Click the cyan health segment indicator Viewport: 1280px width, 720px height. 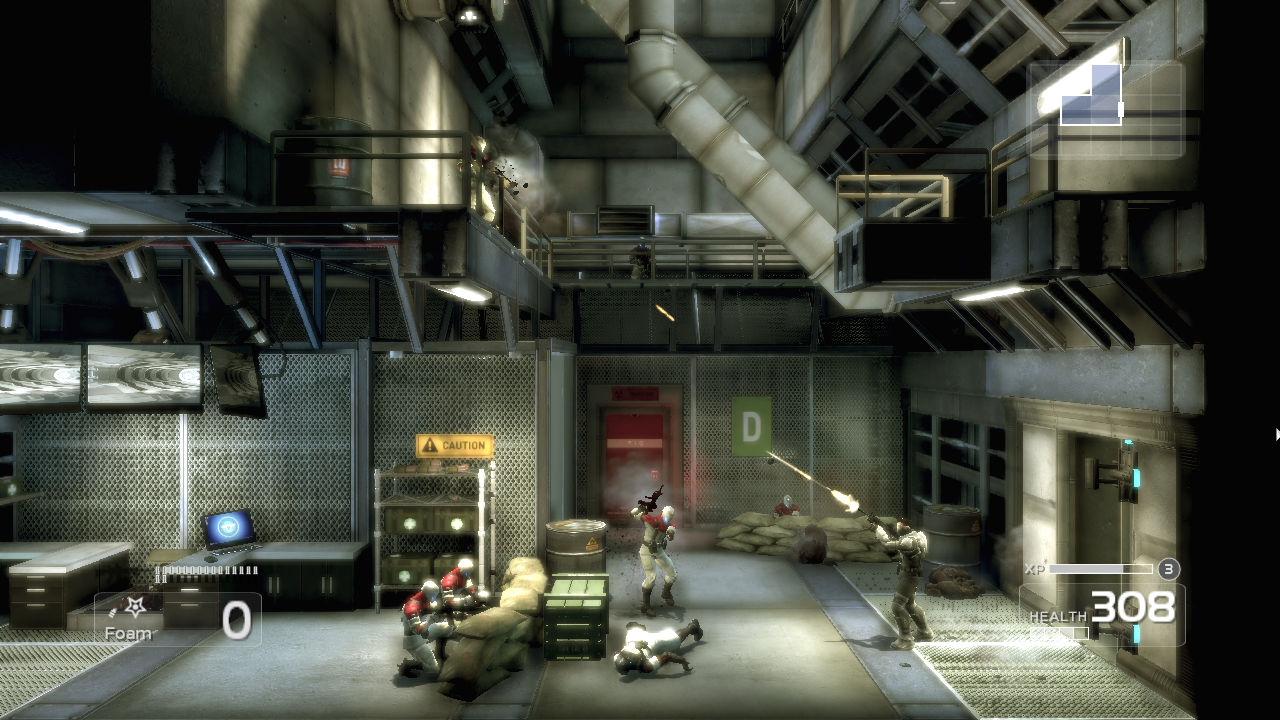(1135, 633)
